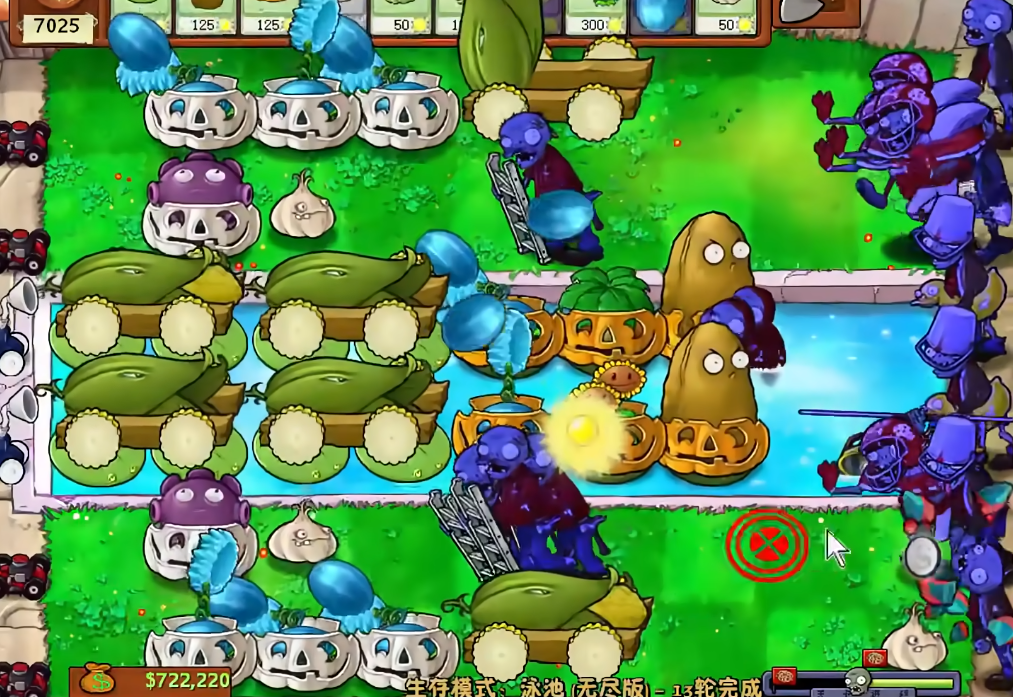Select the 300-sun seed packet
Screen dimensions: 1013x697
595,16
